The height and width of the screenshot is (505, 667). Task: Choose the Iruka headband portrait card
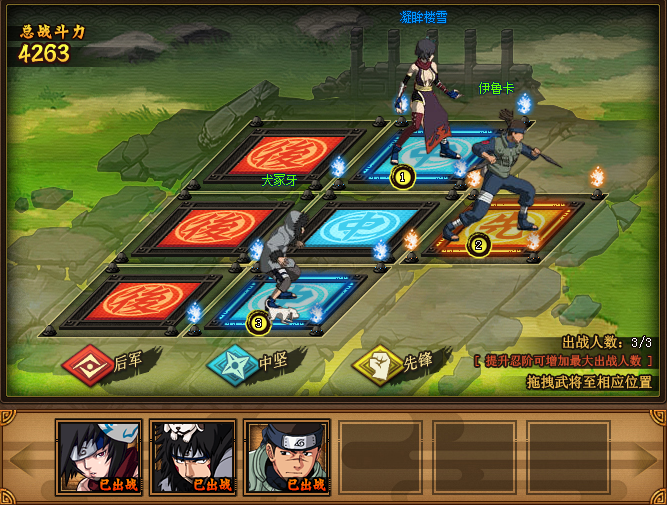[286, 457]
